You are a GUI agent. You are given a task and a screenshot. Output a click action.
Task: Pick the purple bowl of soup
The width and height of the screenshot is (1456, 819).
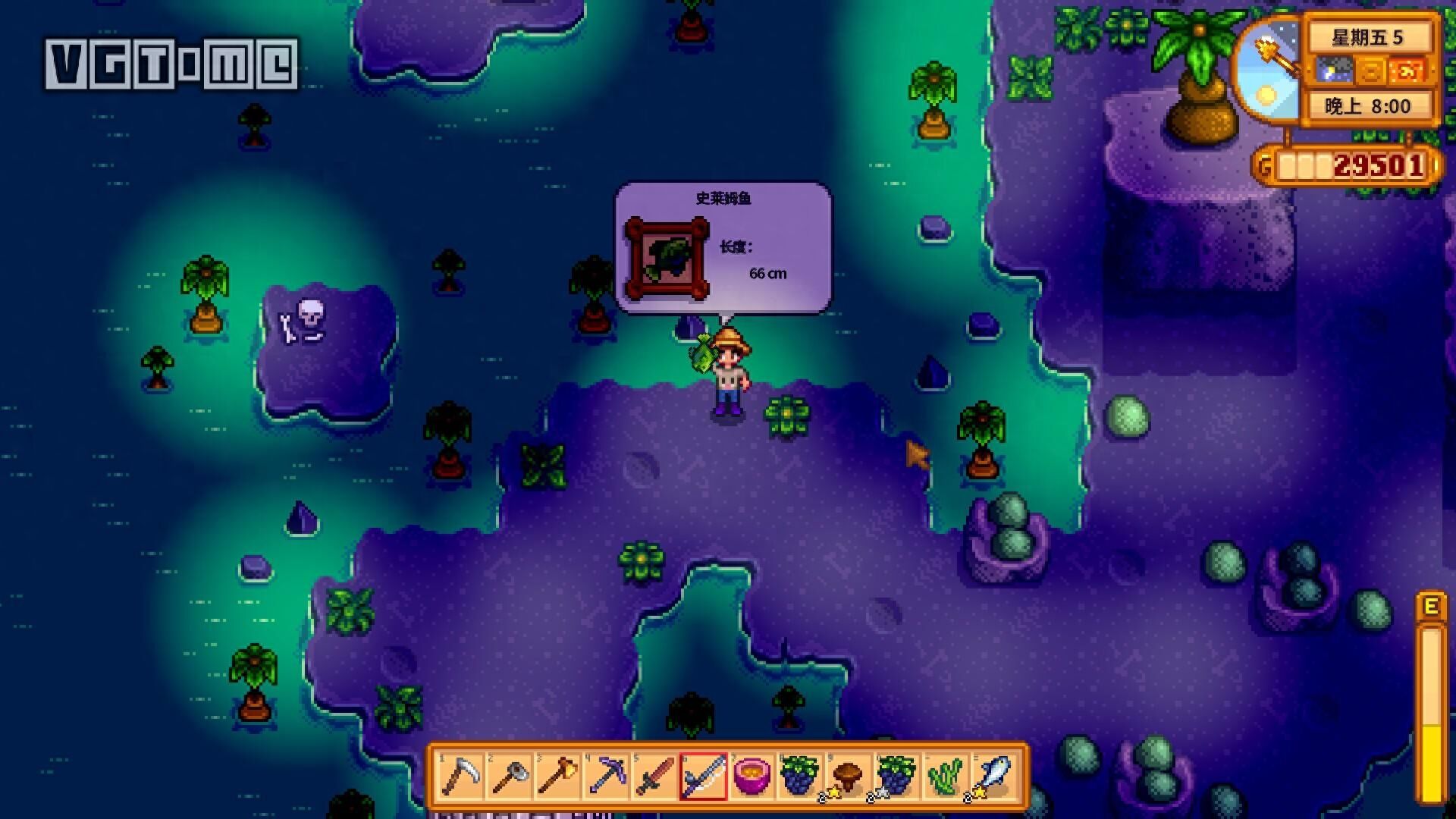(752, 777)
